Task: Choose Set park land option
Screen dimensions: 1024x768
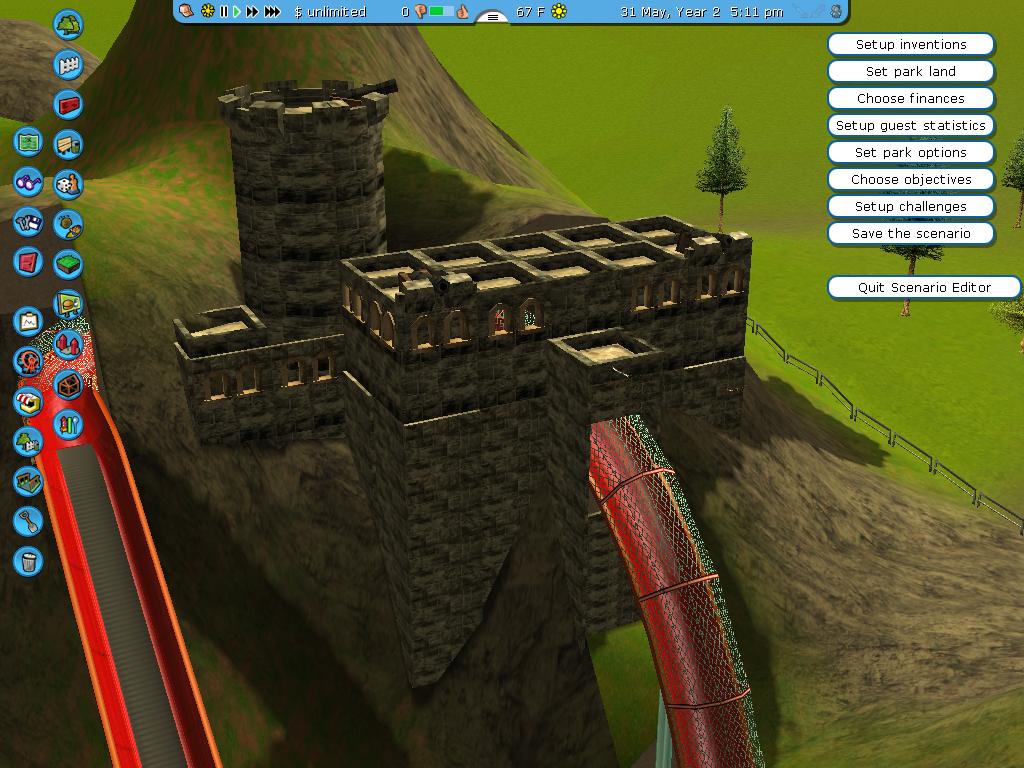Action: 911,72
